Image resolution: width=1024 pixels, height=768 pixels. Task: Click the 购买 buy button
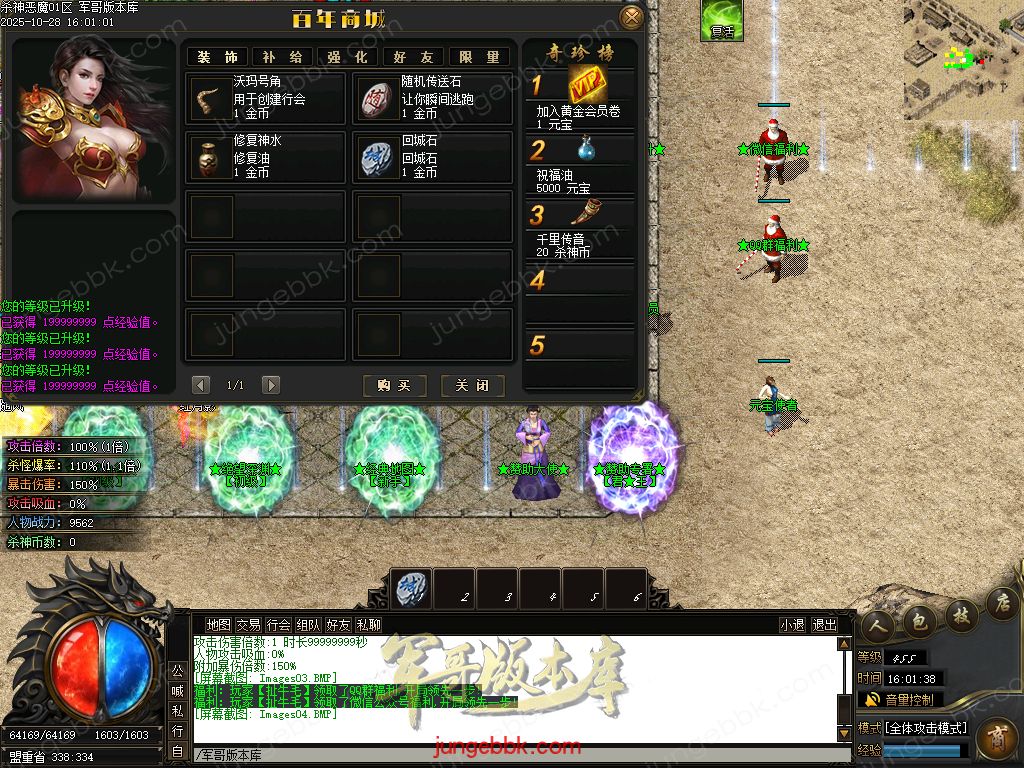395,385
